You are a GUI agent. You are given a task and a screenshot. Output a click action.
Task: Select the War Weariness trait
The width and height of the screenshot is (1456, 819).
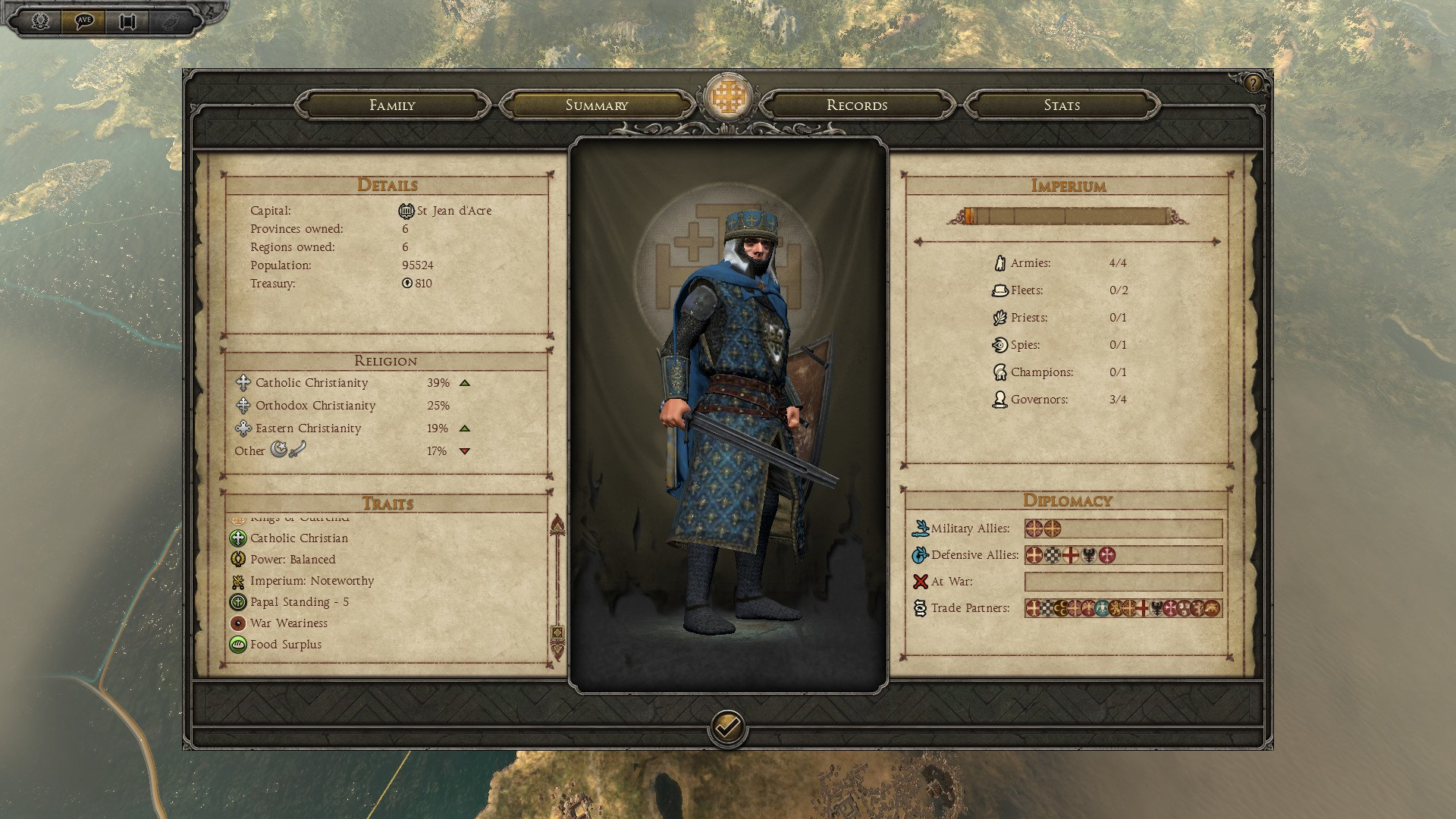click(x=289, y=623)
